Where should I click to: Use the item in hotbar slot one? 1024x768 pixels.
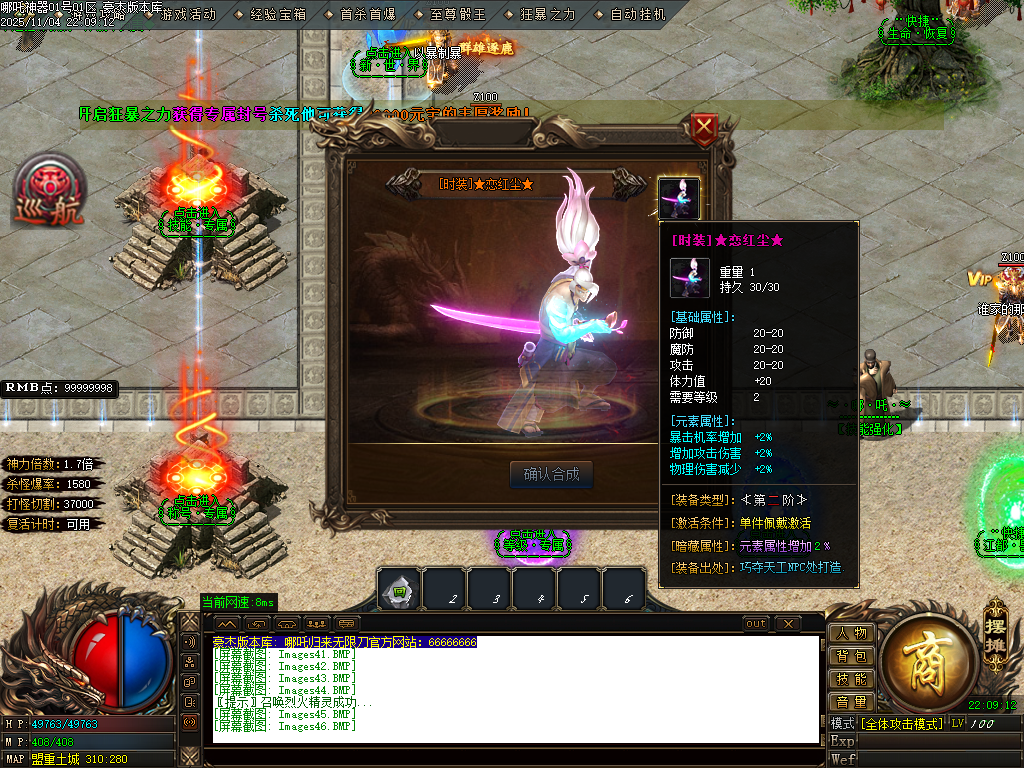399,589
